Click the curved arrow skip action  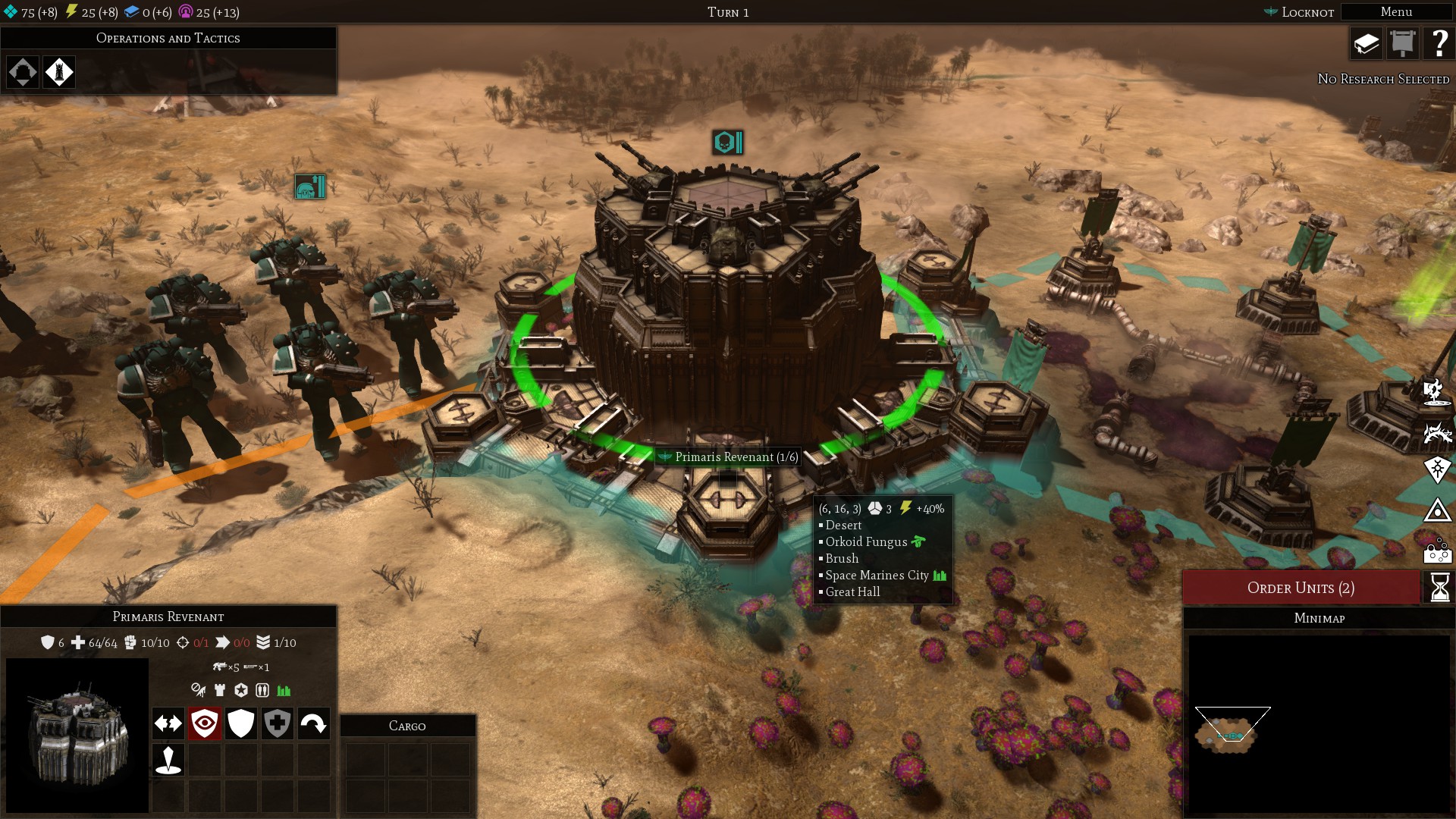pos(313,723)
